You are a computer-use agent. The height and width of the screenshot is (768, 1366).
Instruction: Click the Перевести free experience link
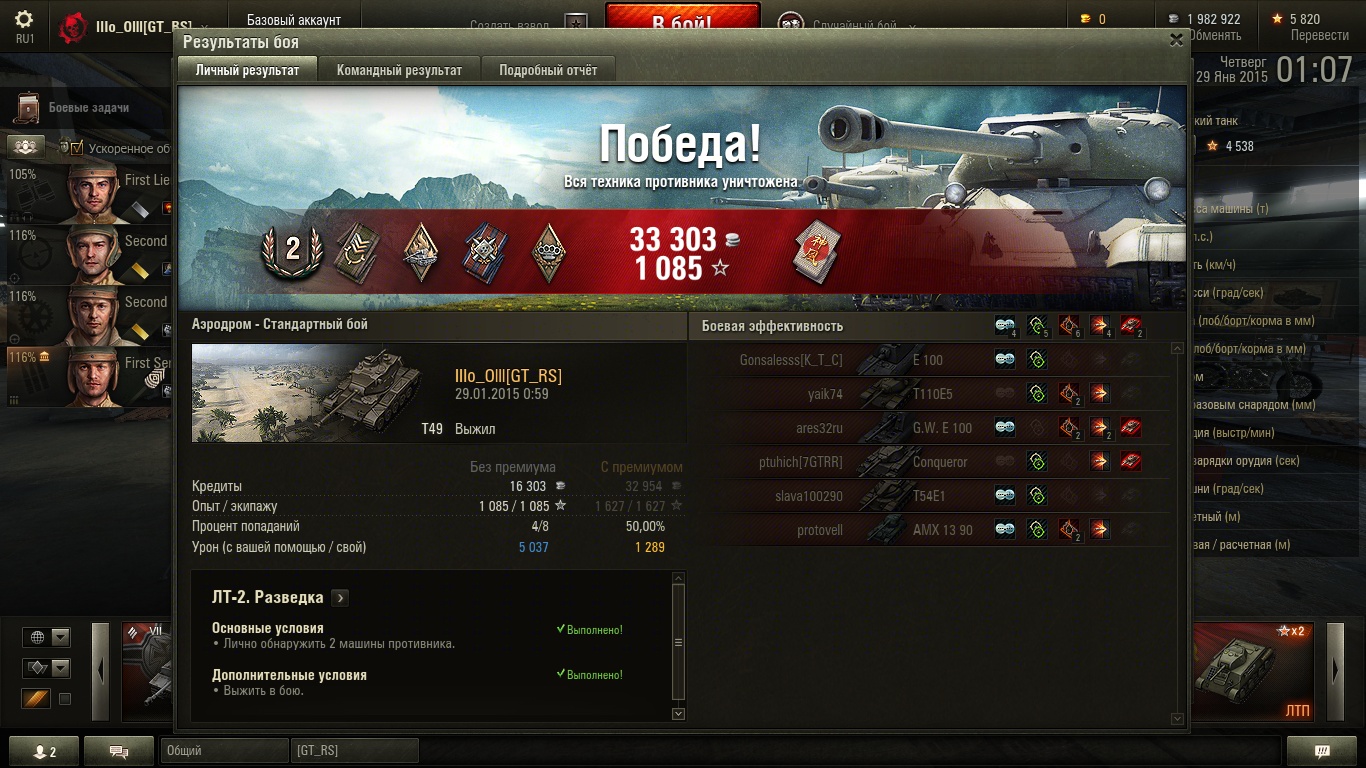tap(1319, 35)
